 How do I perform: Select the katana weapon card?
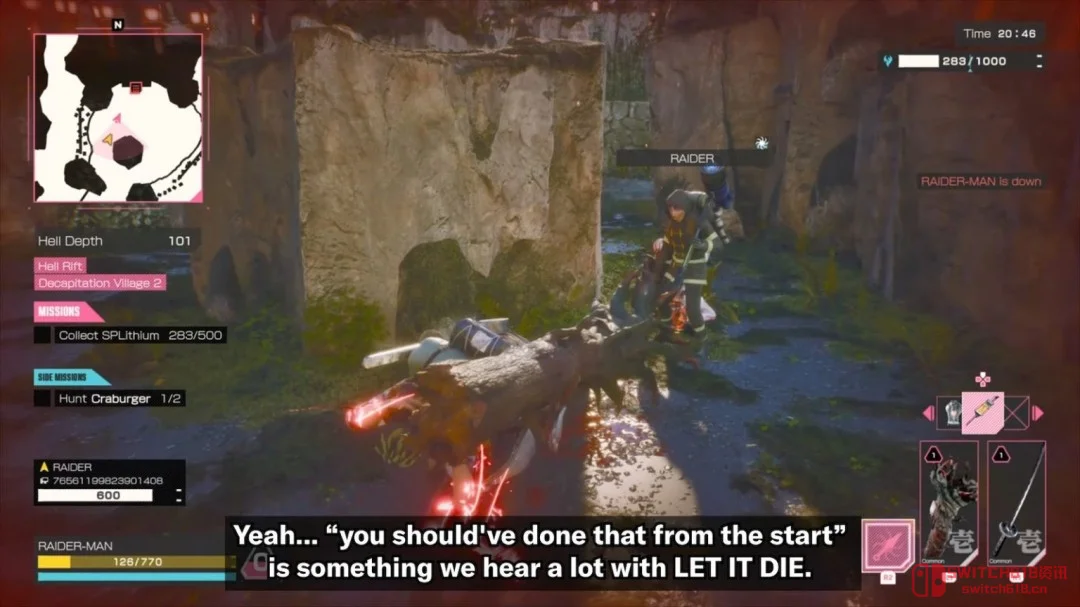tap(1016, 499)
